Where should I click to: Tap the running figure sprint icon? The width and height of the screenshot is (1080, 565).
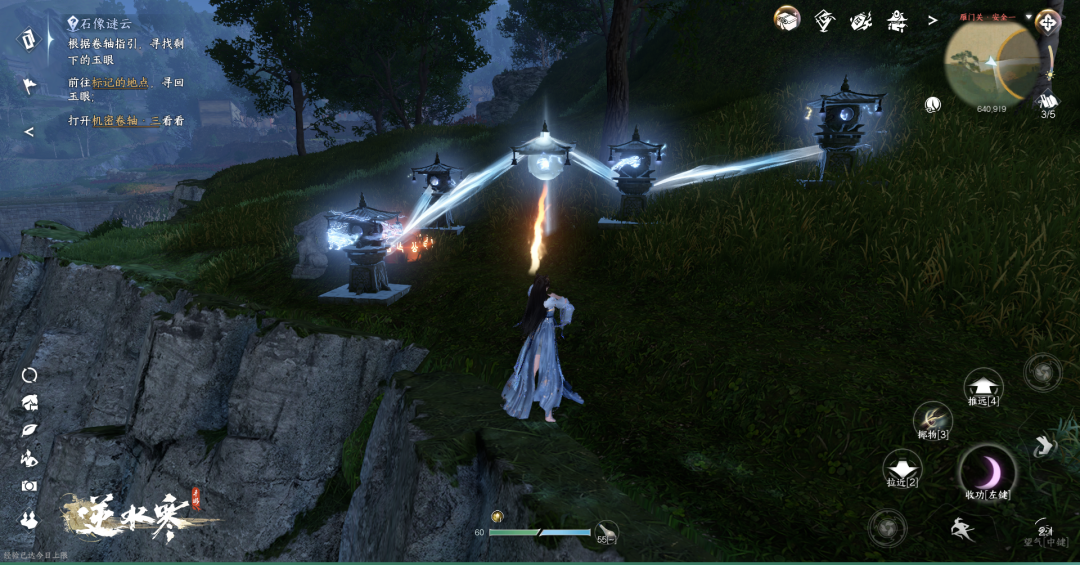click(x=962, y=529)
